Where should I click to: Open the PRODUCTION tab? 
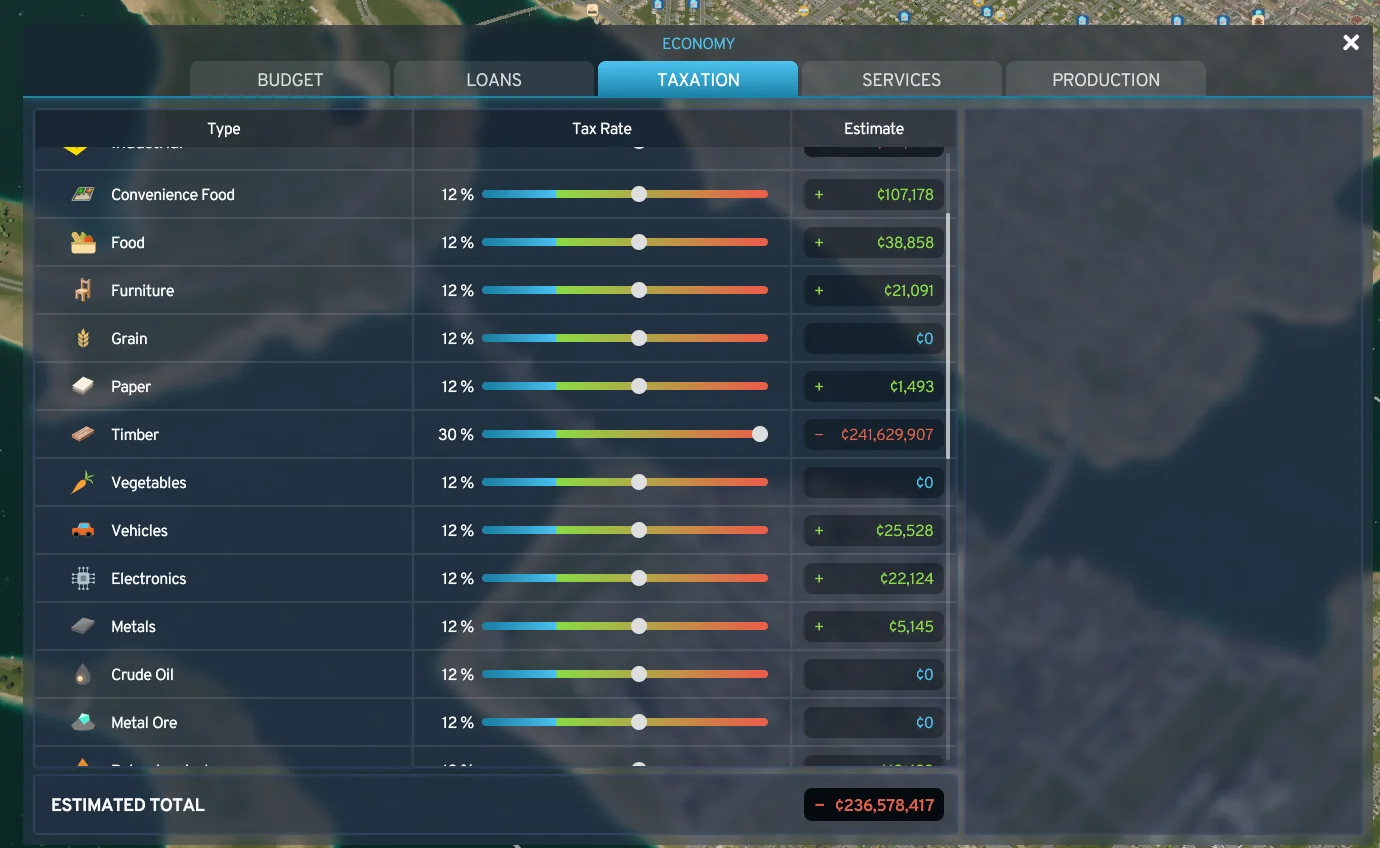pyautogui.click(x=1104, y=79)
